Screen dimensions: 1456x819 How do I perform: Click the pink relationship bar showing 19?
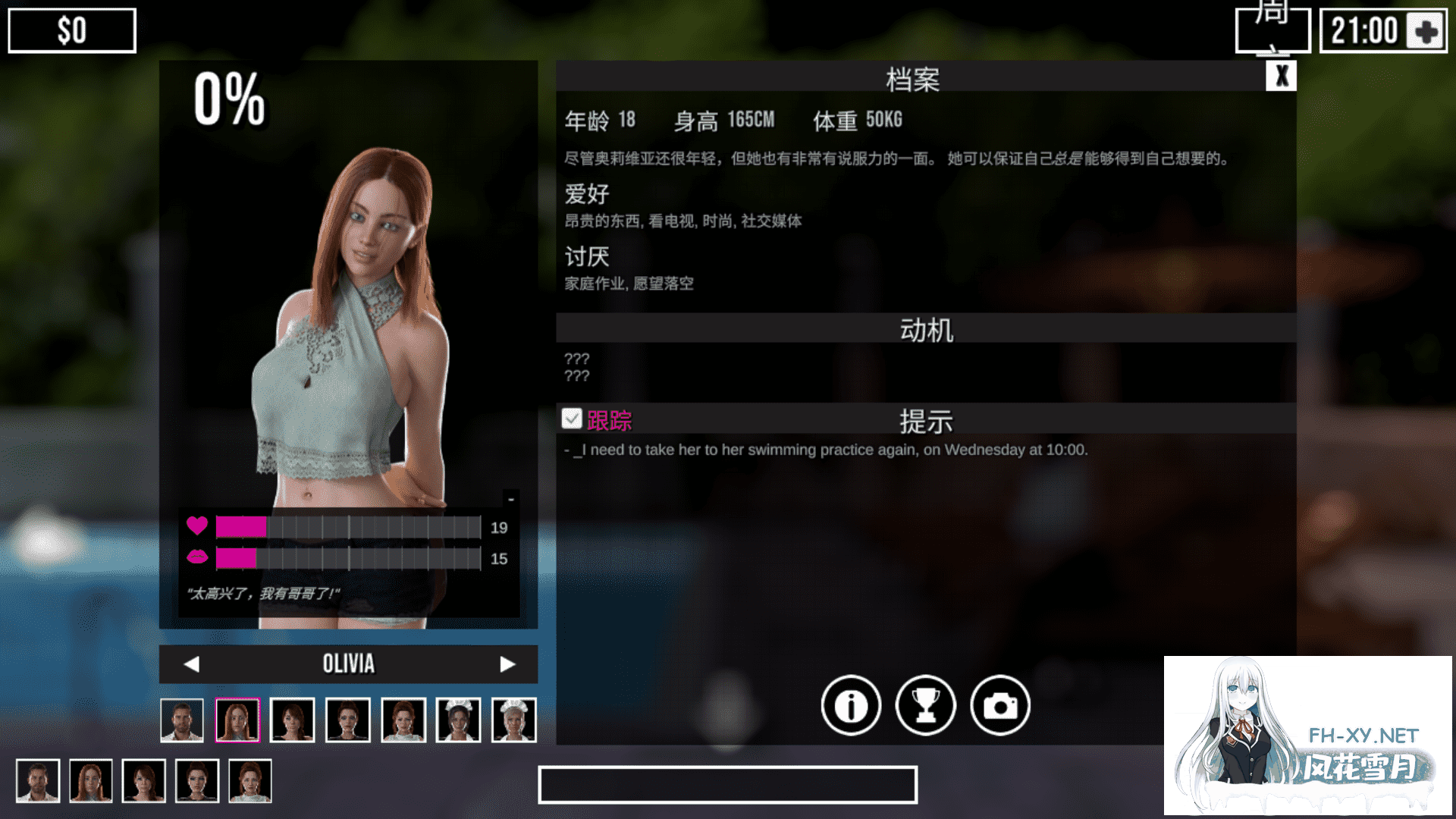(x=241, y=526)
